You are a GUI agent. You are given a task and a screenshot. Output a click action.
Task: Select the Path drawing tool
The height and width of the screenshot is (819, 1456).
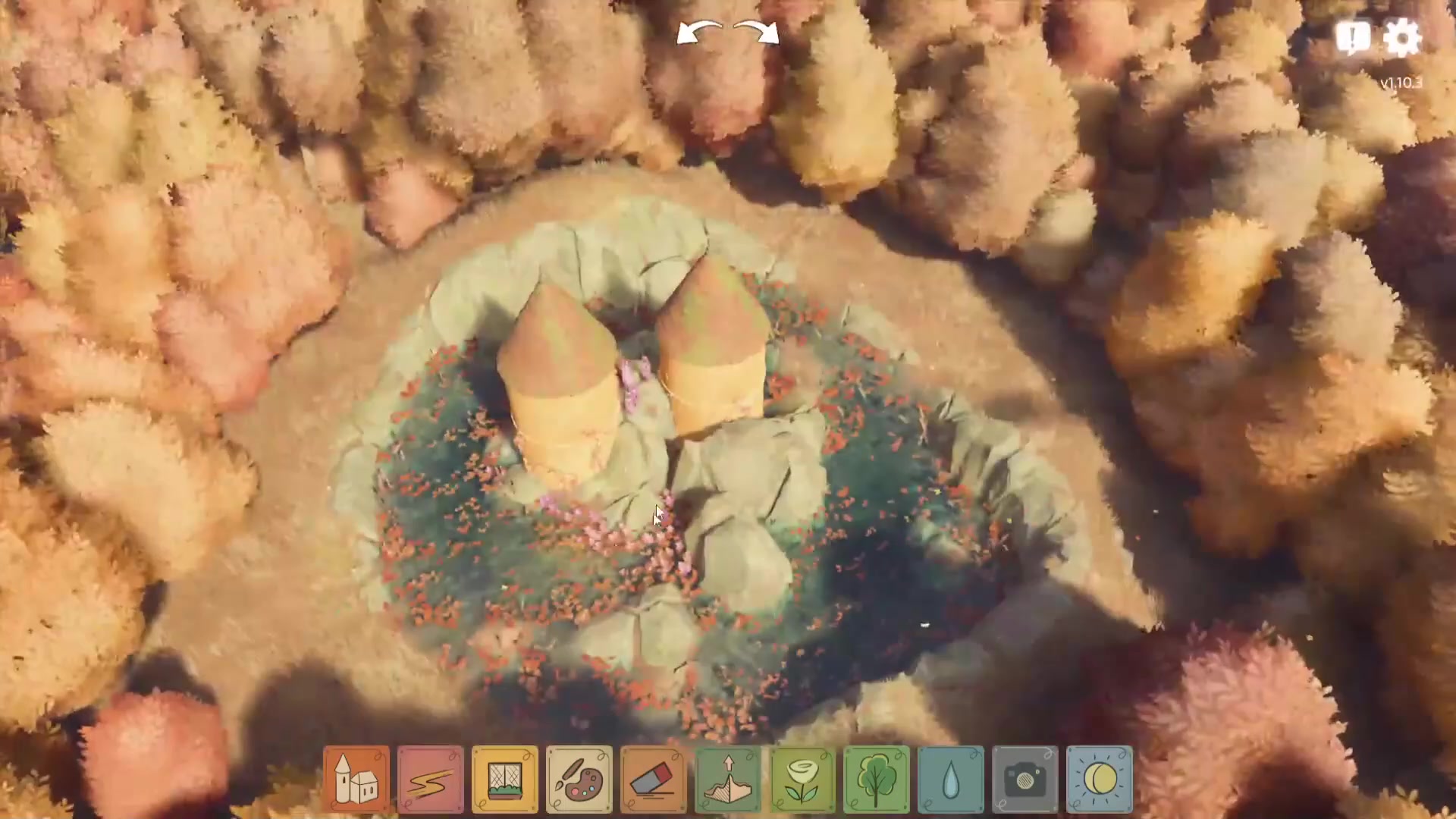(430, 778)
